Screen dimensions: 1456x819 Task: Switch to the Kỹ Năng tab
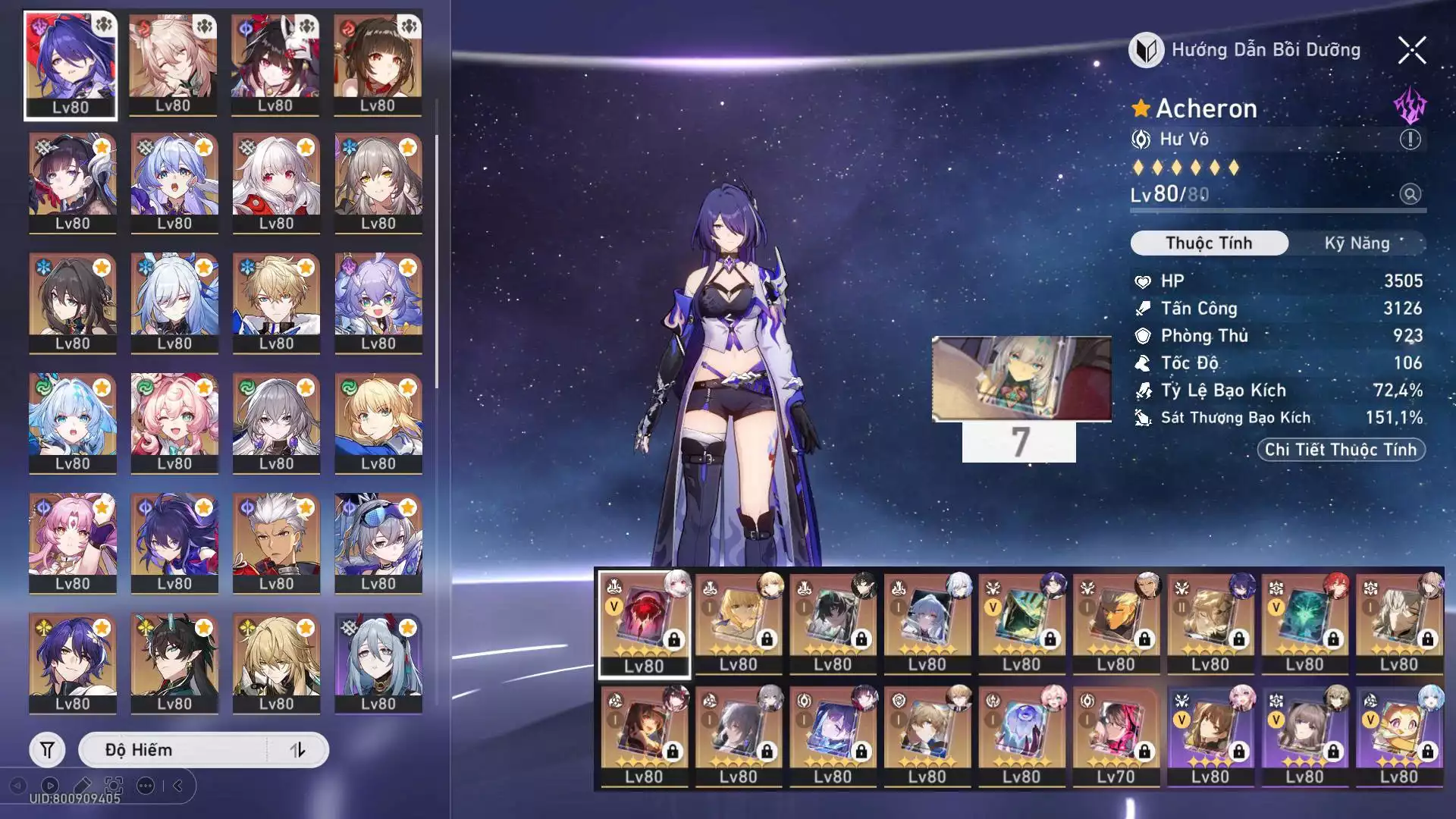coord(1357,243)
